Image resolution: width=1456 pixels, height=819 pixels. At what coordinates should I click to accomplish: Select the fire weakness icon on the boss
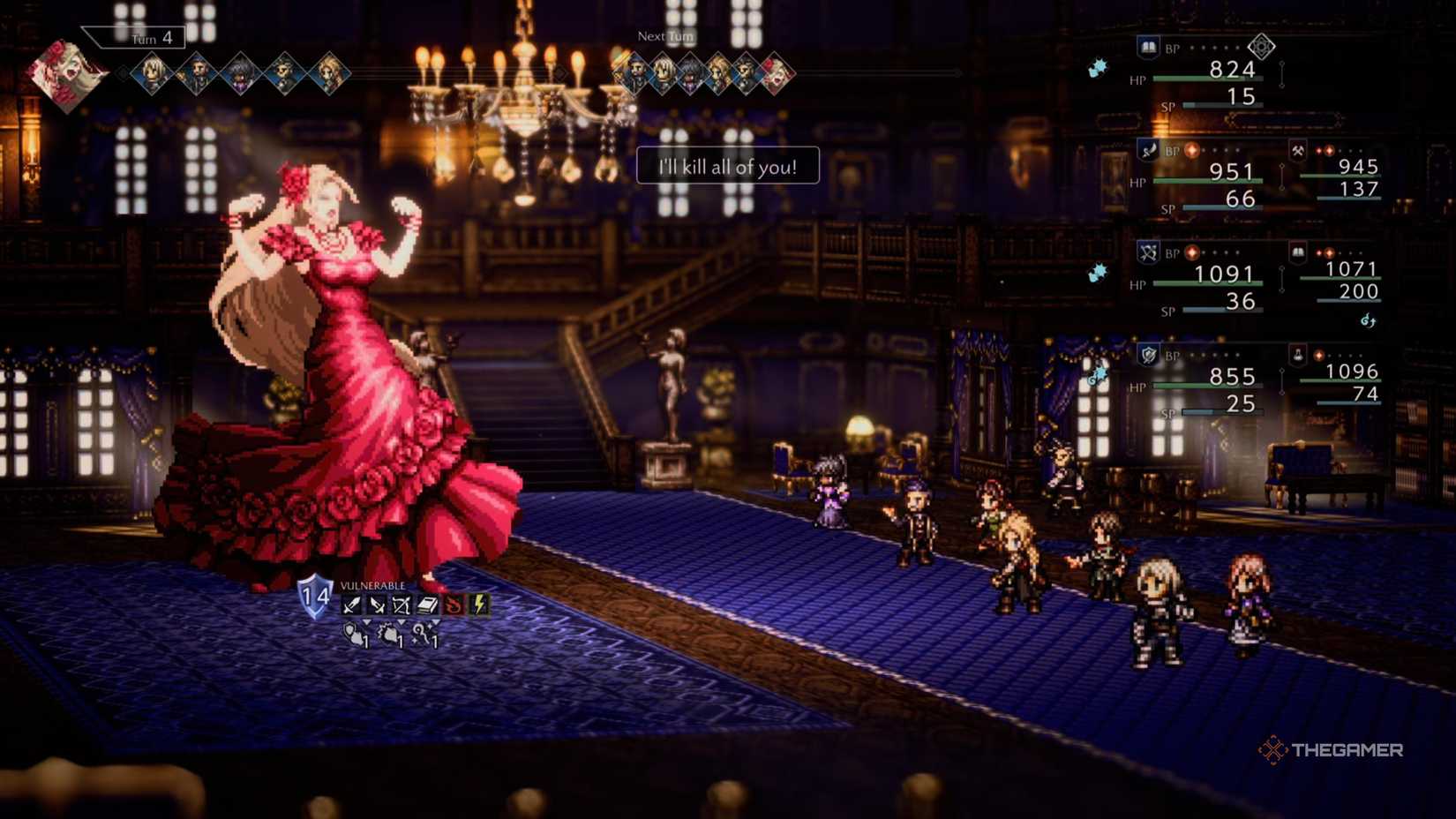pos(454,605)
